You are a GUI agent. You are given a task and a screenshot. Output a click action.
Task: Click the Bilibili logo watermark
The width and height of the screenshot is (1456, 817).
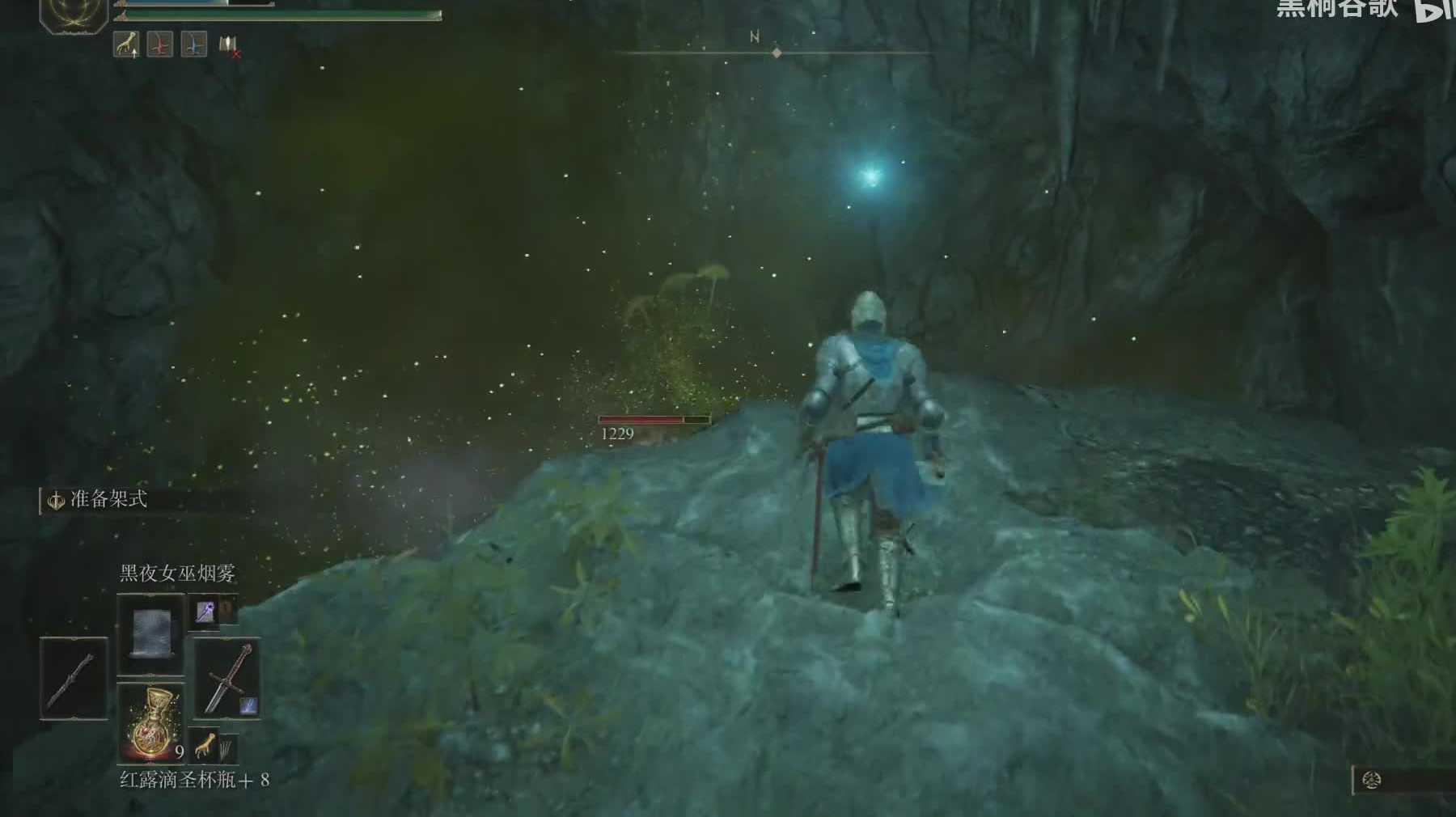click(1435, 10)
